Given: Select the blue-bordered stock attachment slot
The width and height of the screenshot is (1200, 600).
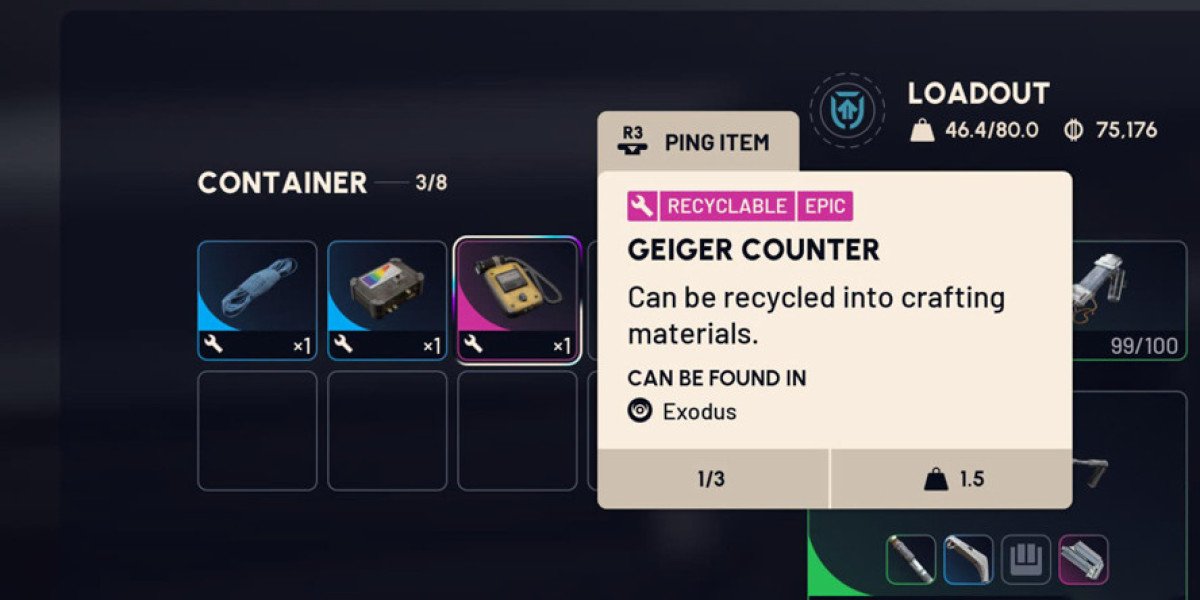Looking at the screenshot, I should [x=969, y=560].
